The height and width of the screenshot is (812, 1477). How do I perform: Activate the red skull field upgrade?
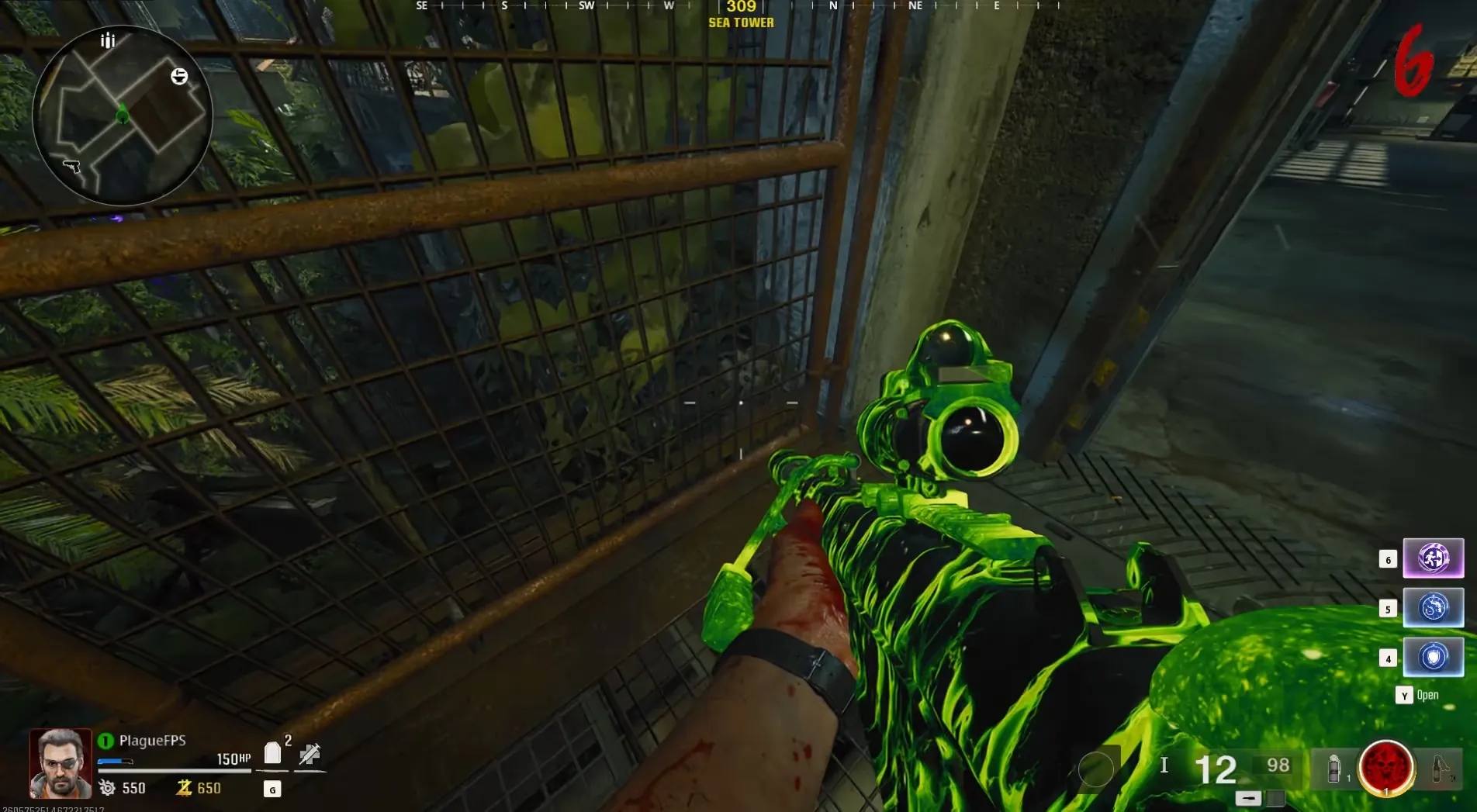[x=1386, y=768]
